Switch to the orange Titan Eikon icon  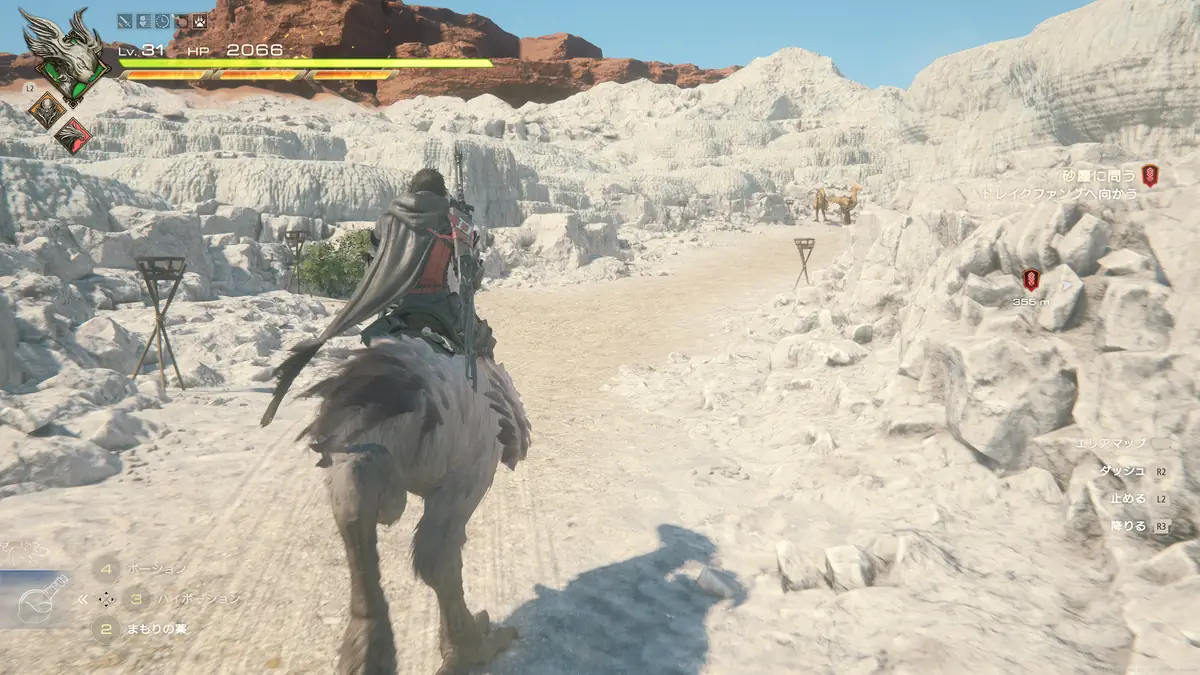point(47,110)
